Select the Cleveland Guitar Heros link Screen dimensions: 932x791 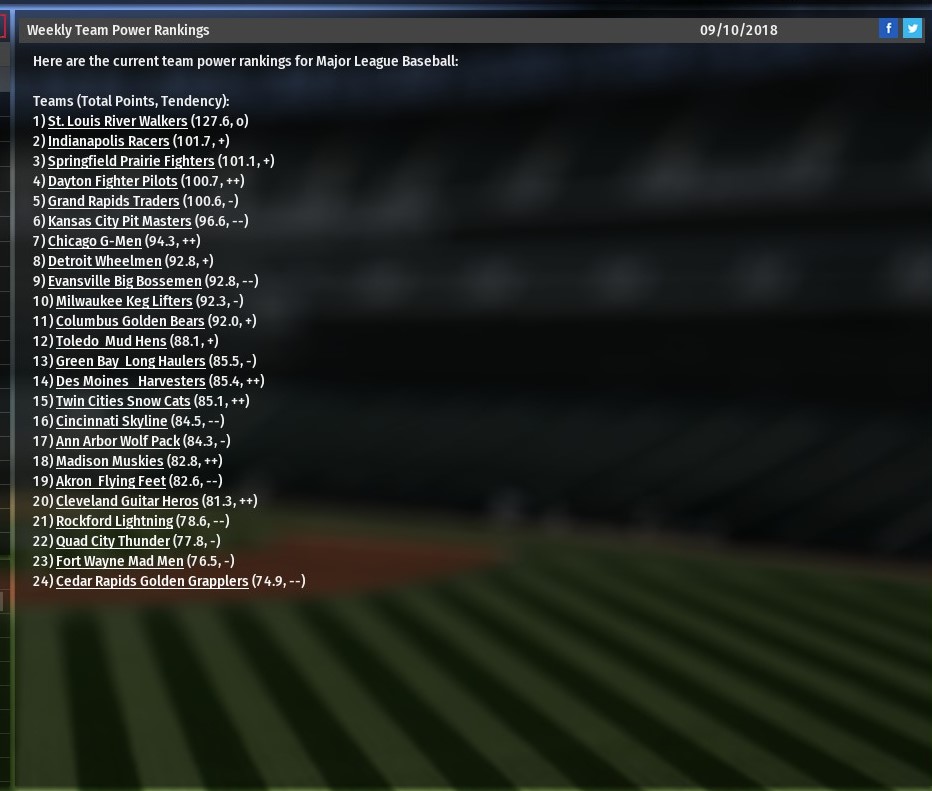127,501
